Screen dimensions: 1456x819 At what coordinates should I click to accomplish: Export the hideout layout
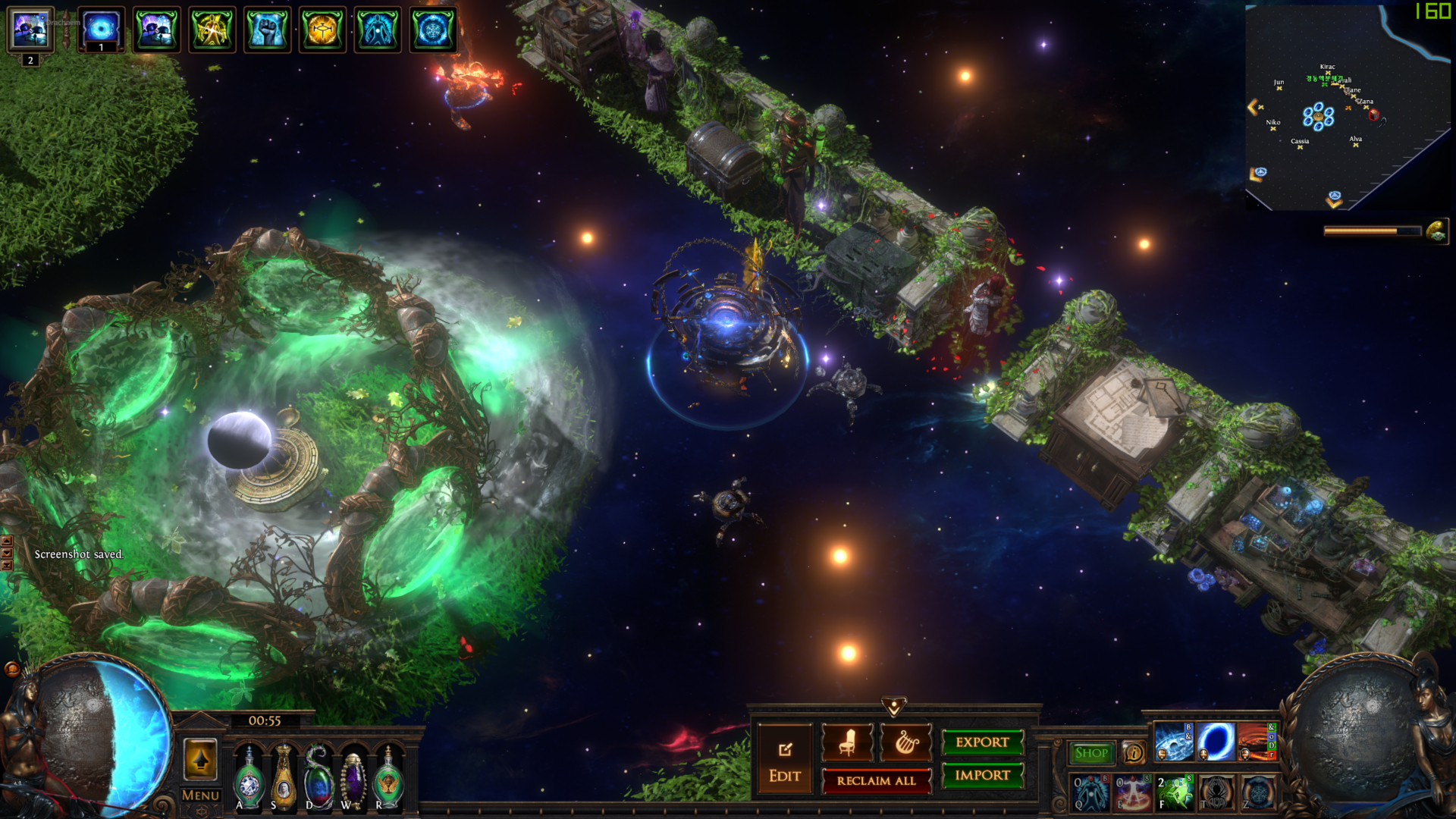(x=982, y=742)
